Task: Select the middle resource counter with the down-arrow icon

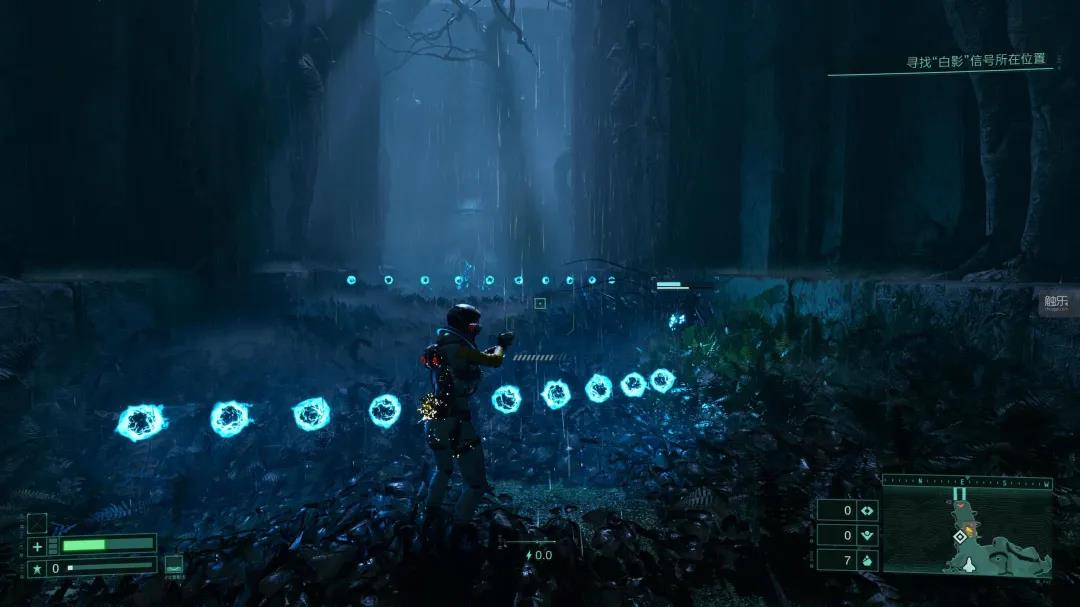Action: [x=848, y=535]
